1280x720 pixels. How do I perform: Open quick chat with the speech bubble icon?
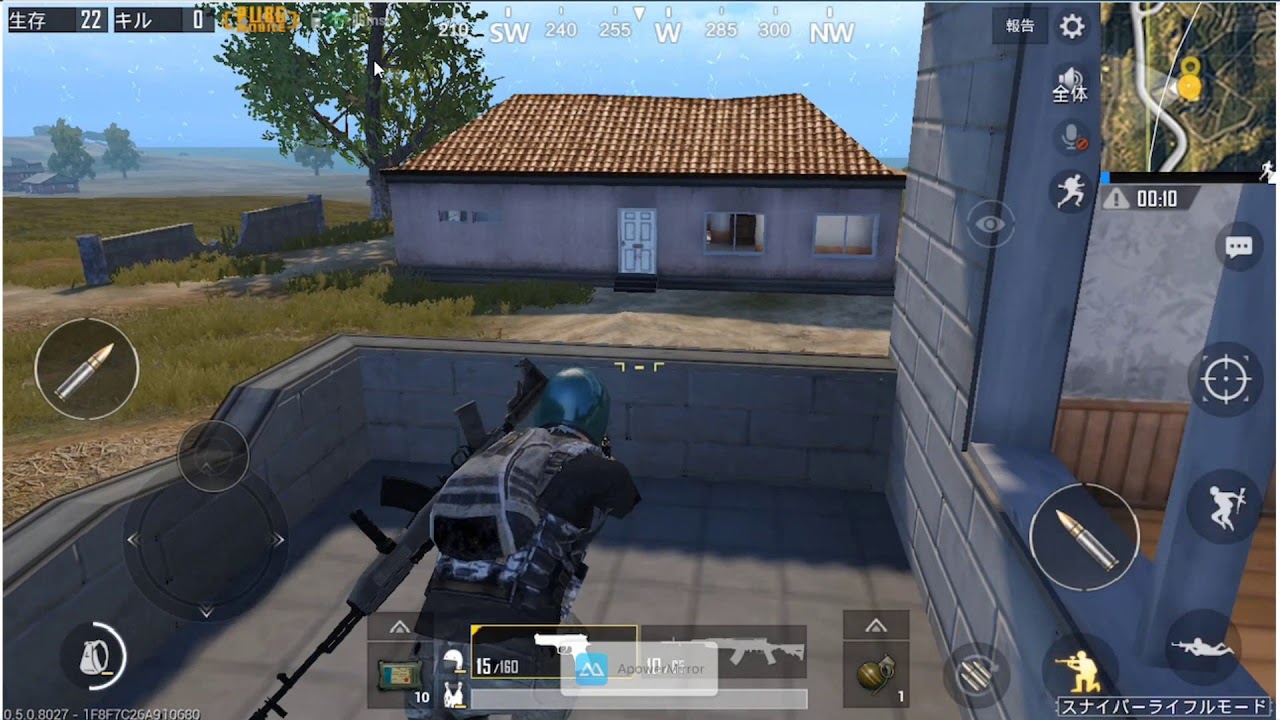click(1238, 246)
